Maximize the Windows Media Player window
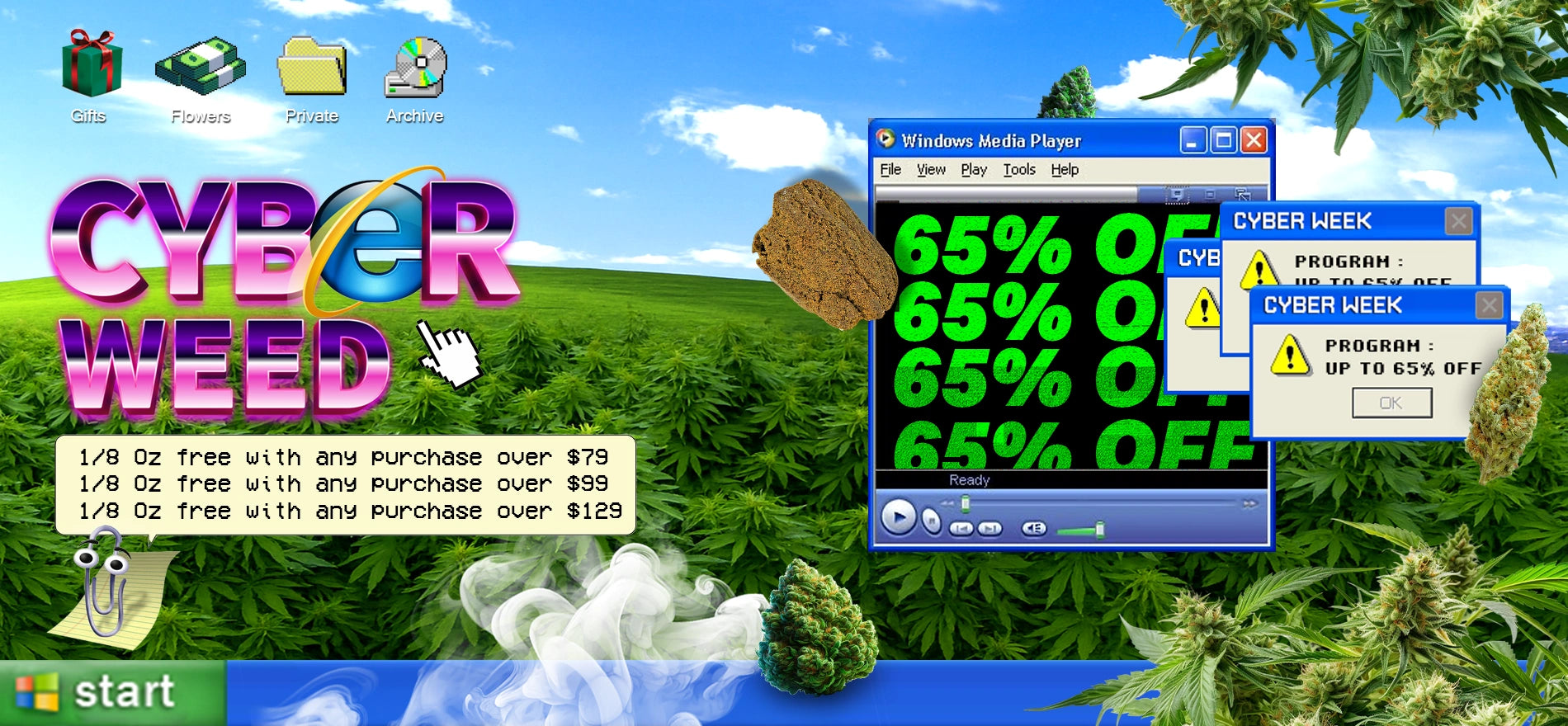Viewport: 1568px width, 726px height. click(x=1223, y=141)
